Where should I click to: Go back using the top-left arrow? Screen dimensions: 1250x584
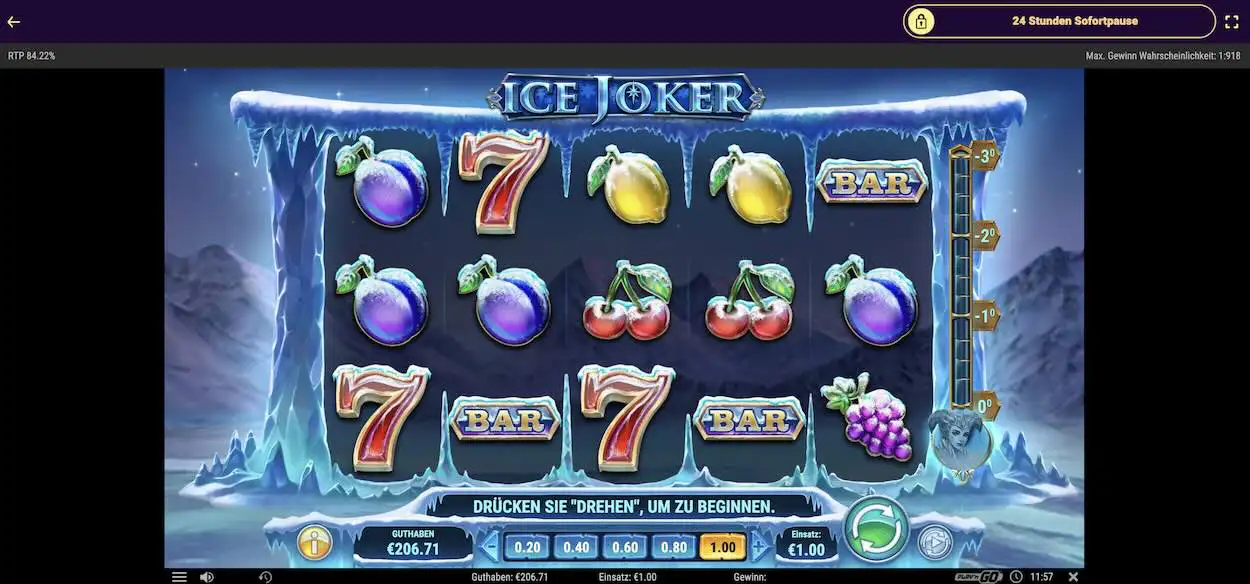pyautogui.click(x=14, y=21)
